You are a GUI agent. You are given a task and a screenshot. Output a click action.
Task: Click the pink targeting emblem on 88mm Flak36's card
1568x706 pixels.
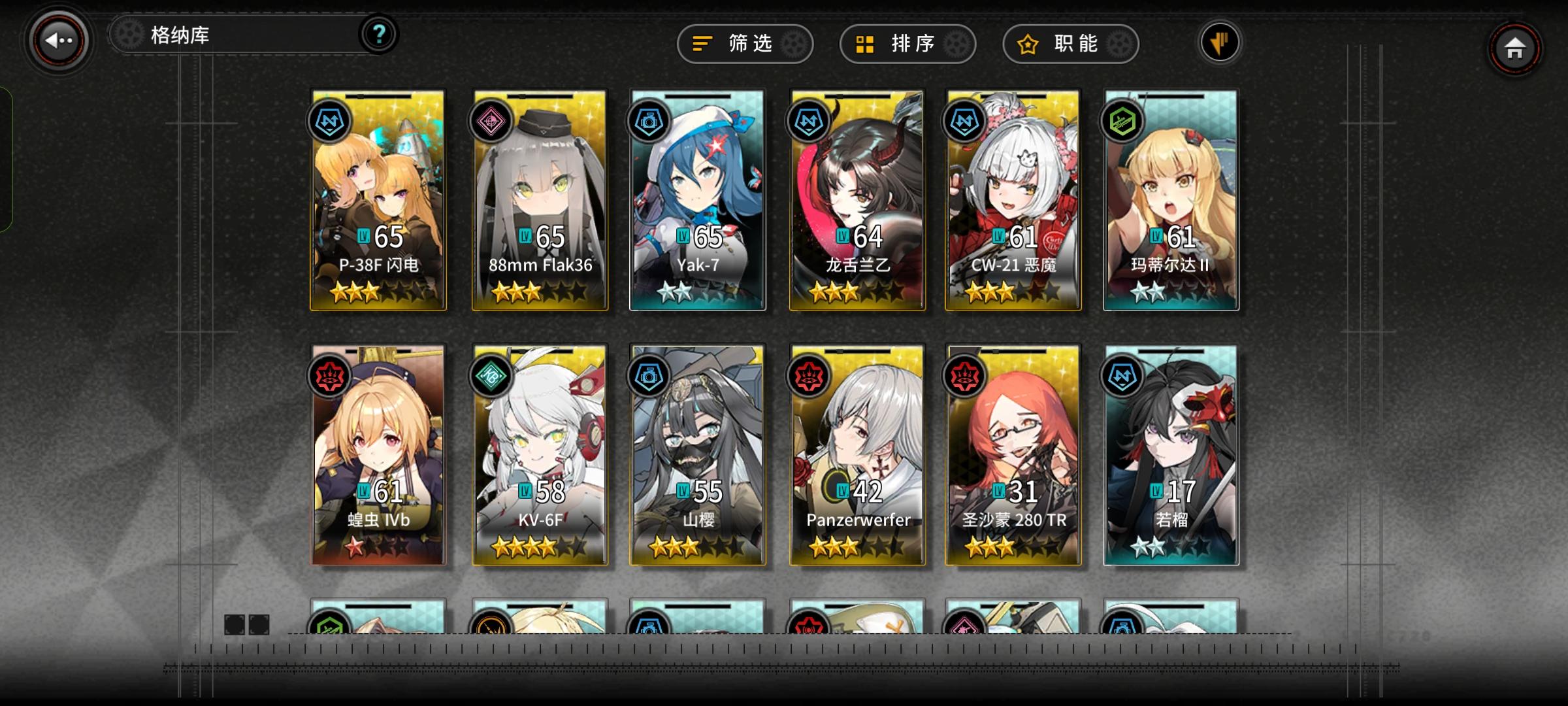491,121
